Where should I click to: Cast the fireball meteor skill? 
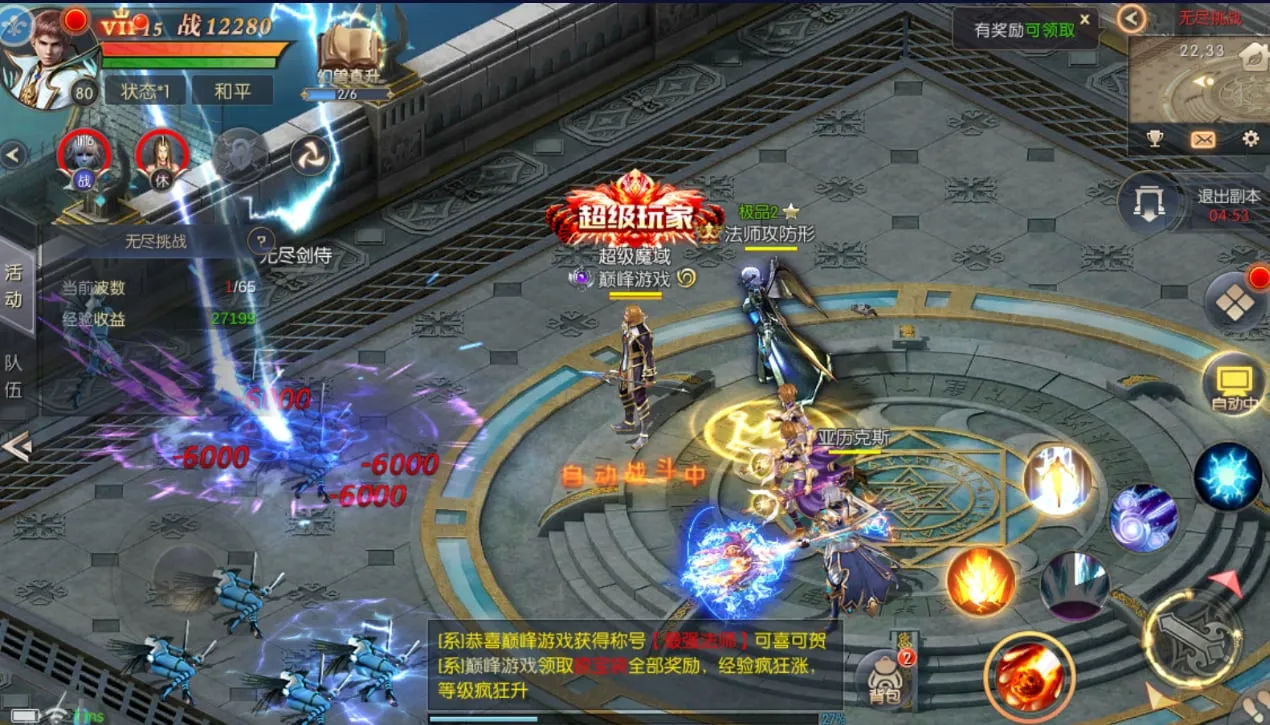(x=1028, y=677)
